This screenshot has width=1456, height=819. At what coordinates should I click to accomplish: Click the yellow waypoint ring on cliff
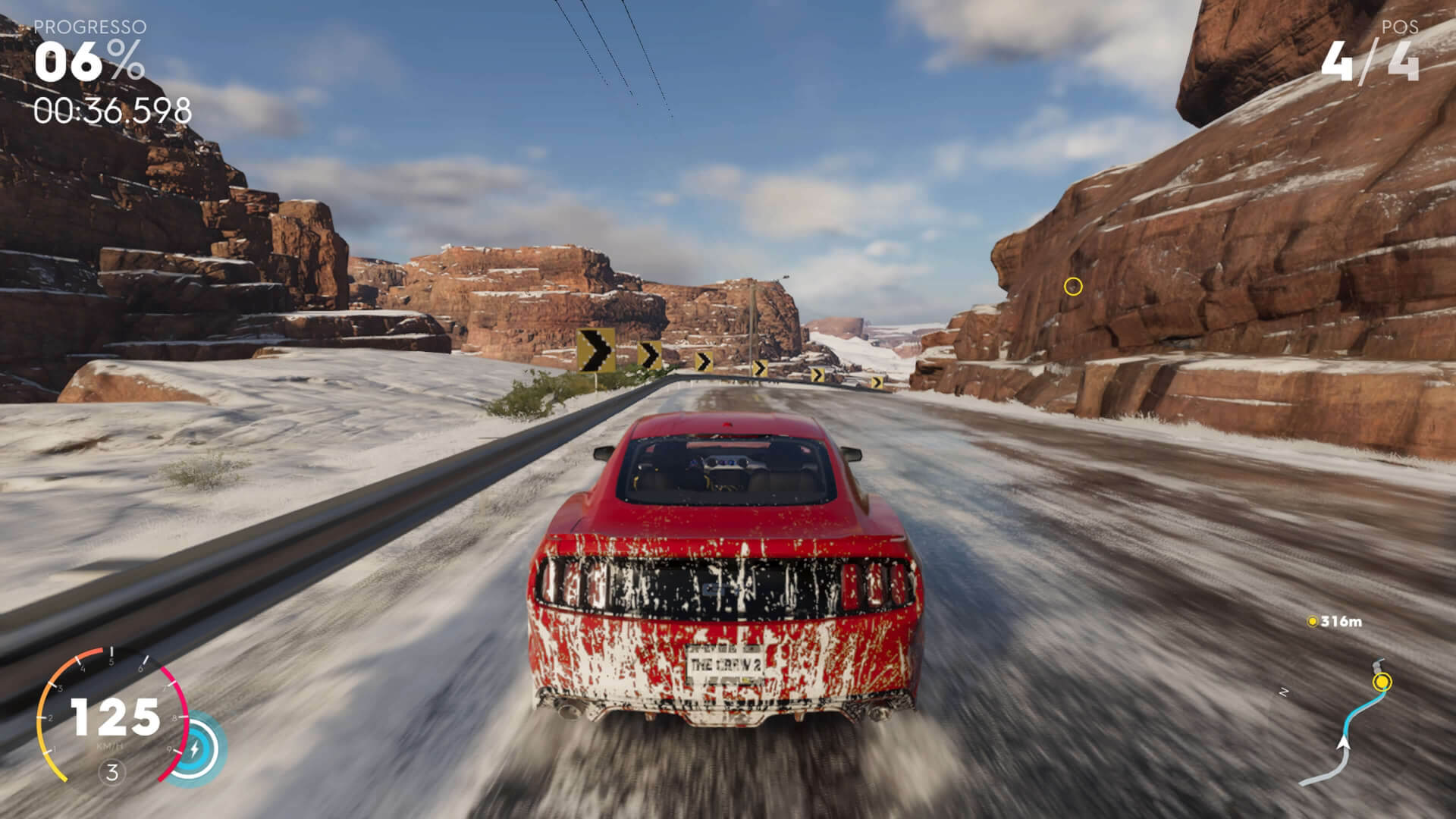pyautogui.click(x=1072, y=287)
